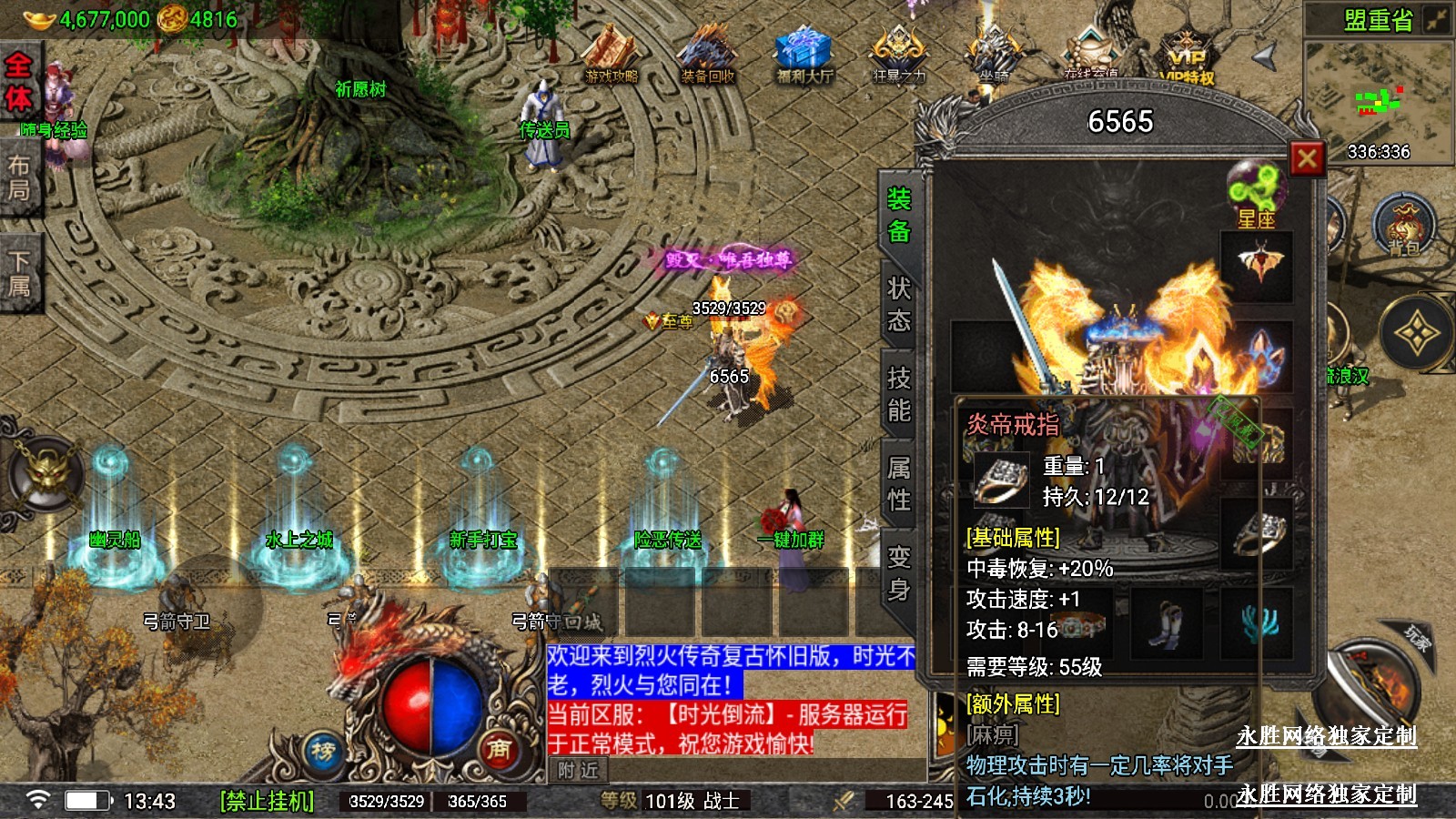
Task: Switch to the 属性 attributes tab
Action: coord(899,483)
